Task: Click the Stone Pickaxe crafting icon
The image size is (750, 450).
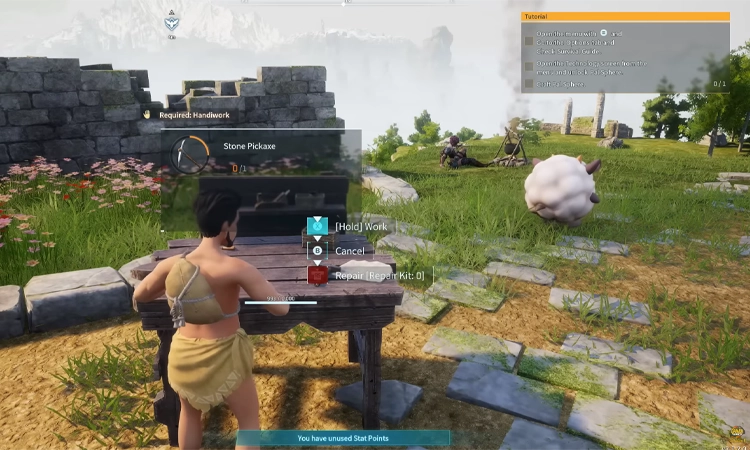Action: click(190, 155)
